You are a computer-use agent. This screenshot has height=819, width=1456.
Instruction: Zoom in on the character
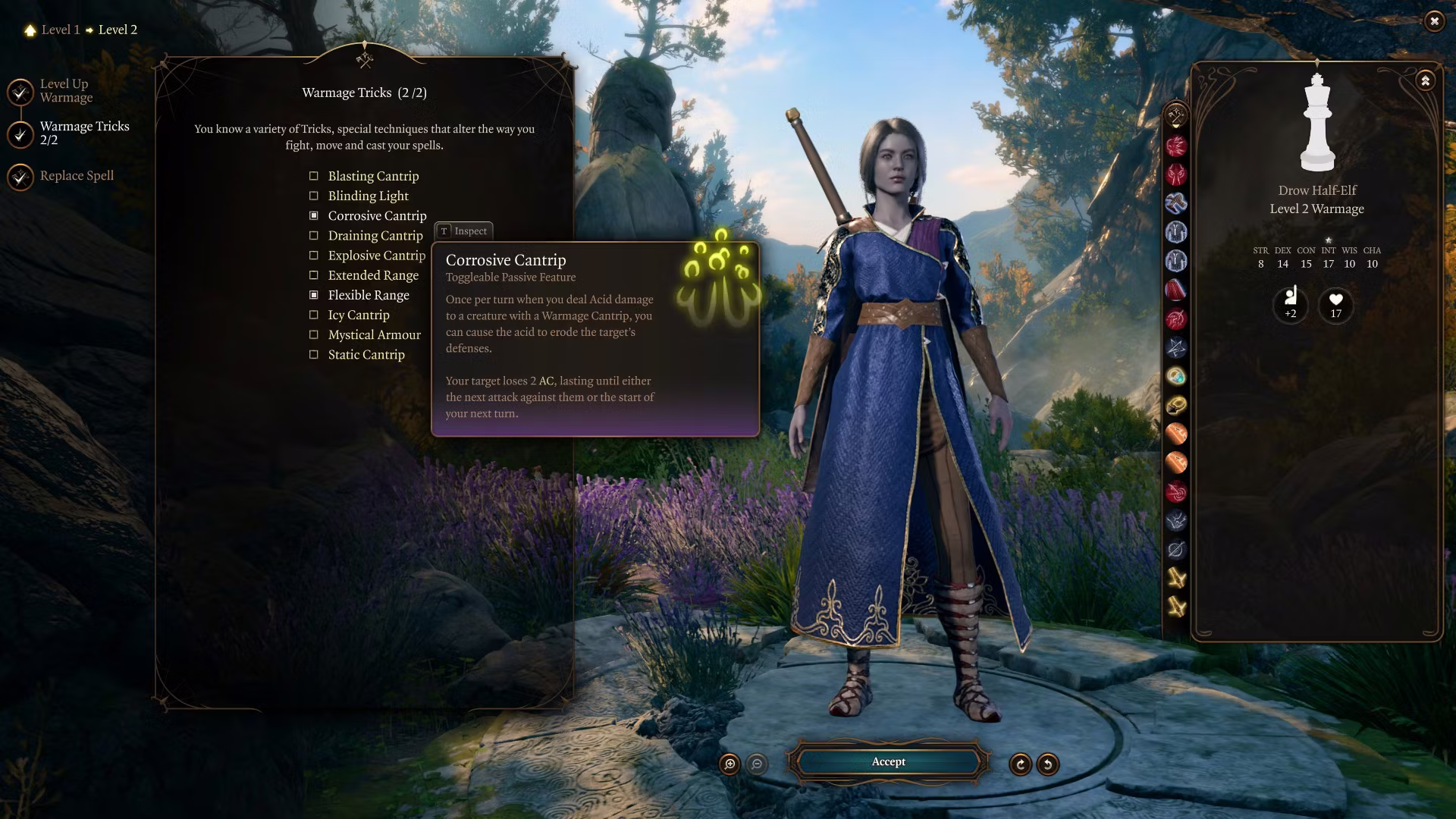pos(730,764)
